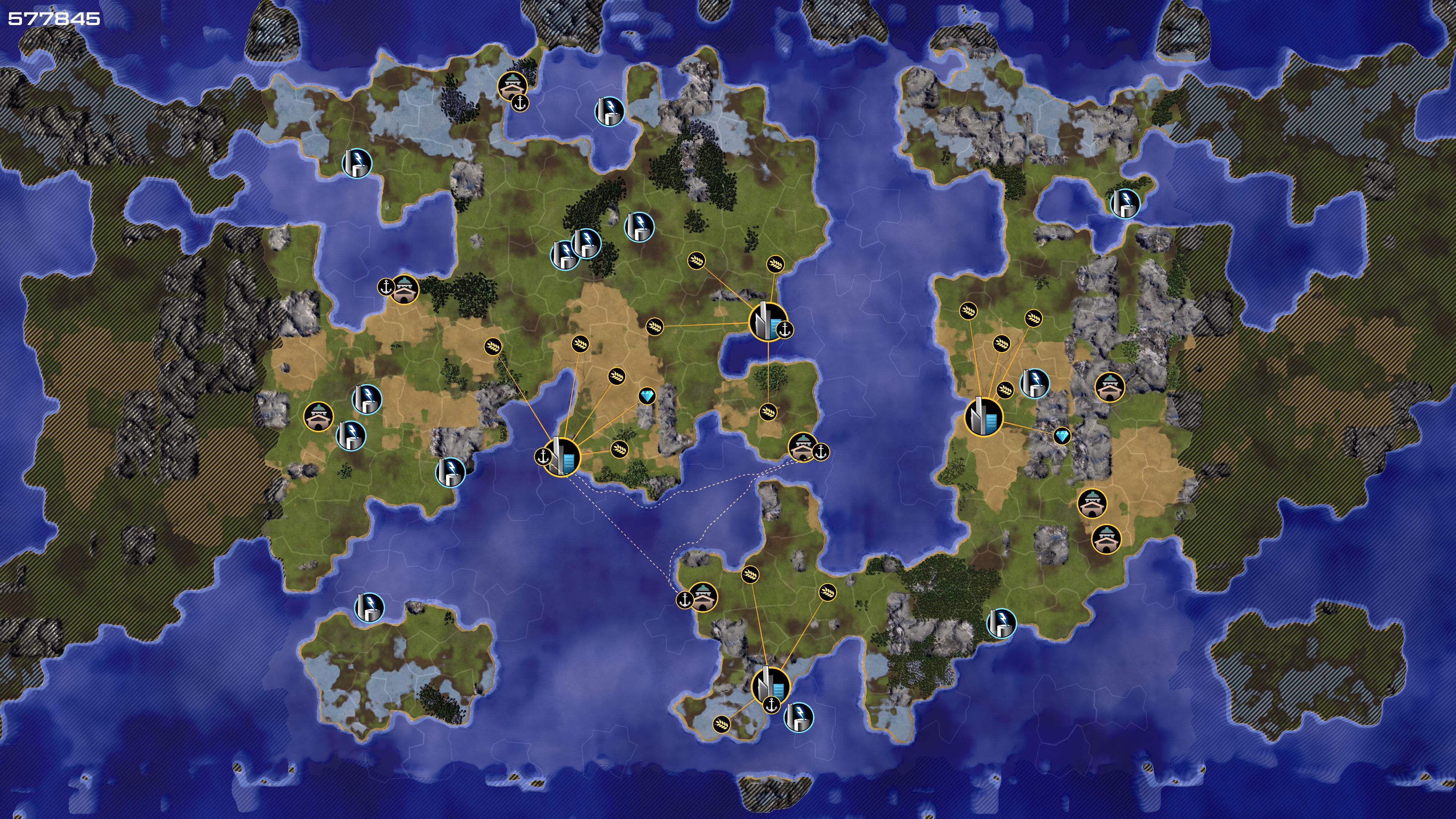The height and width of the screenshot is (819, 1456).
Task: Select the far northern fortress marker with anchor
Action: point(512,86)
